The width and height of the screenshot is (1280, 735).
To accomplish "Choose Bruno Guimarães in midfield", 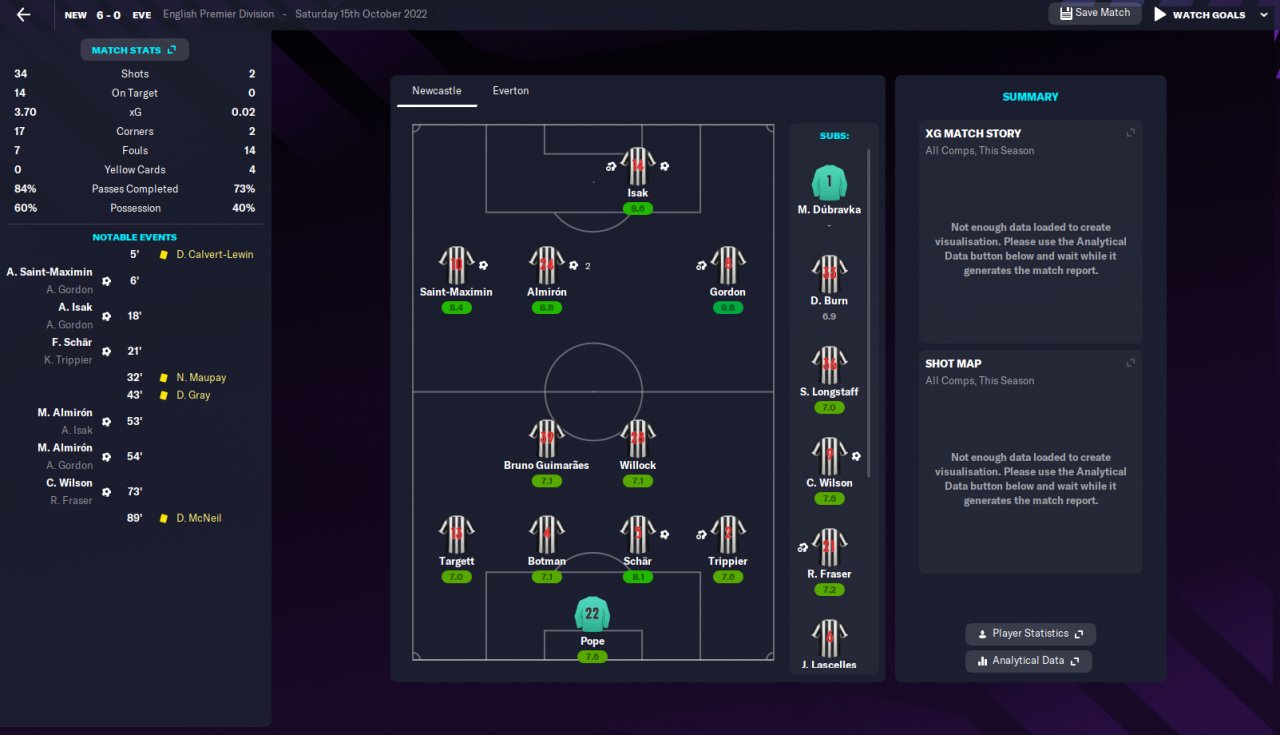I will (546, 439).
